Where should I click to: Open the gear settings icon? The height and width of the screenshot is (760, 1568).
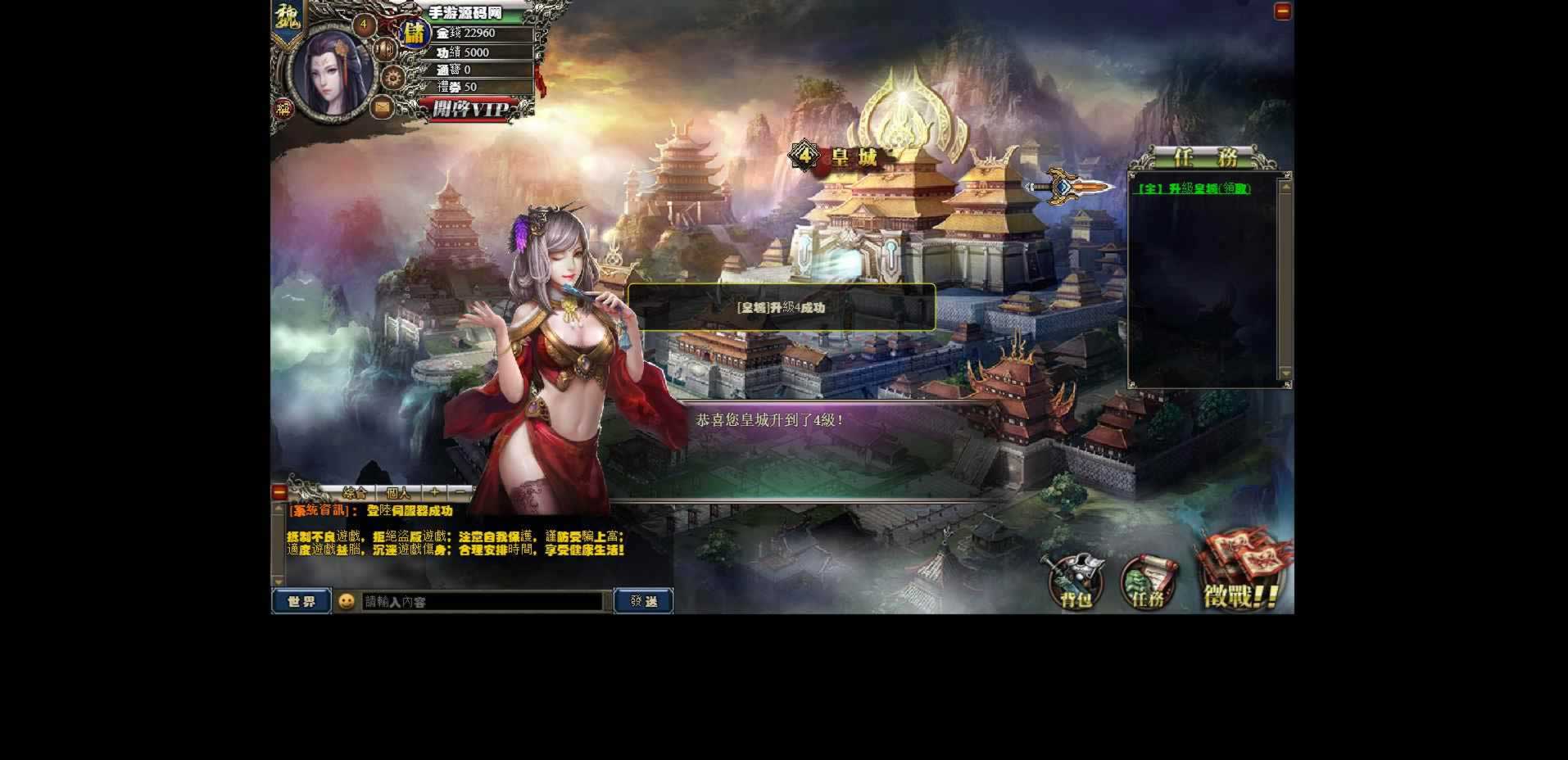394,79
